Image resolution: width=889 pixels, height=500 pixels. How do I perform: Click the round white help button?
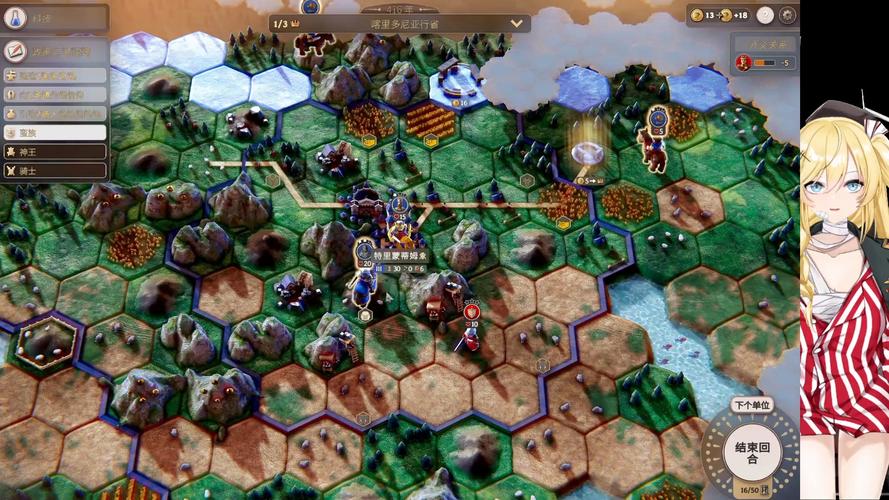[765, 15]
